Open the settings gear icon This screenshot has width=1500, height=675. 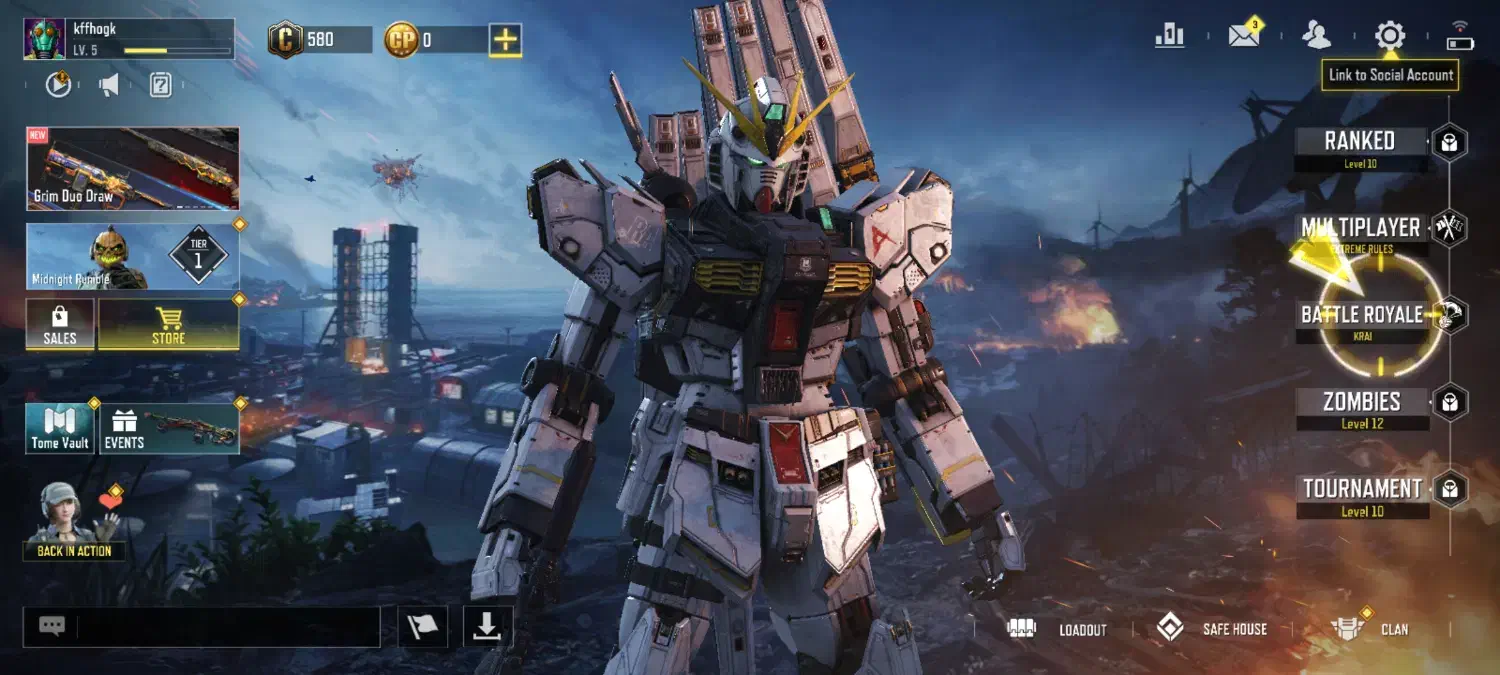(1389, 36)
